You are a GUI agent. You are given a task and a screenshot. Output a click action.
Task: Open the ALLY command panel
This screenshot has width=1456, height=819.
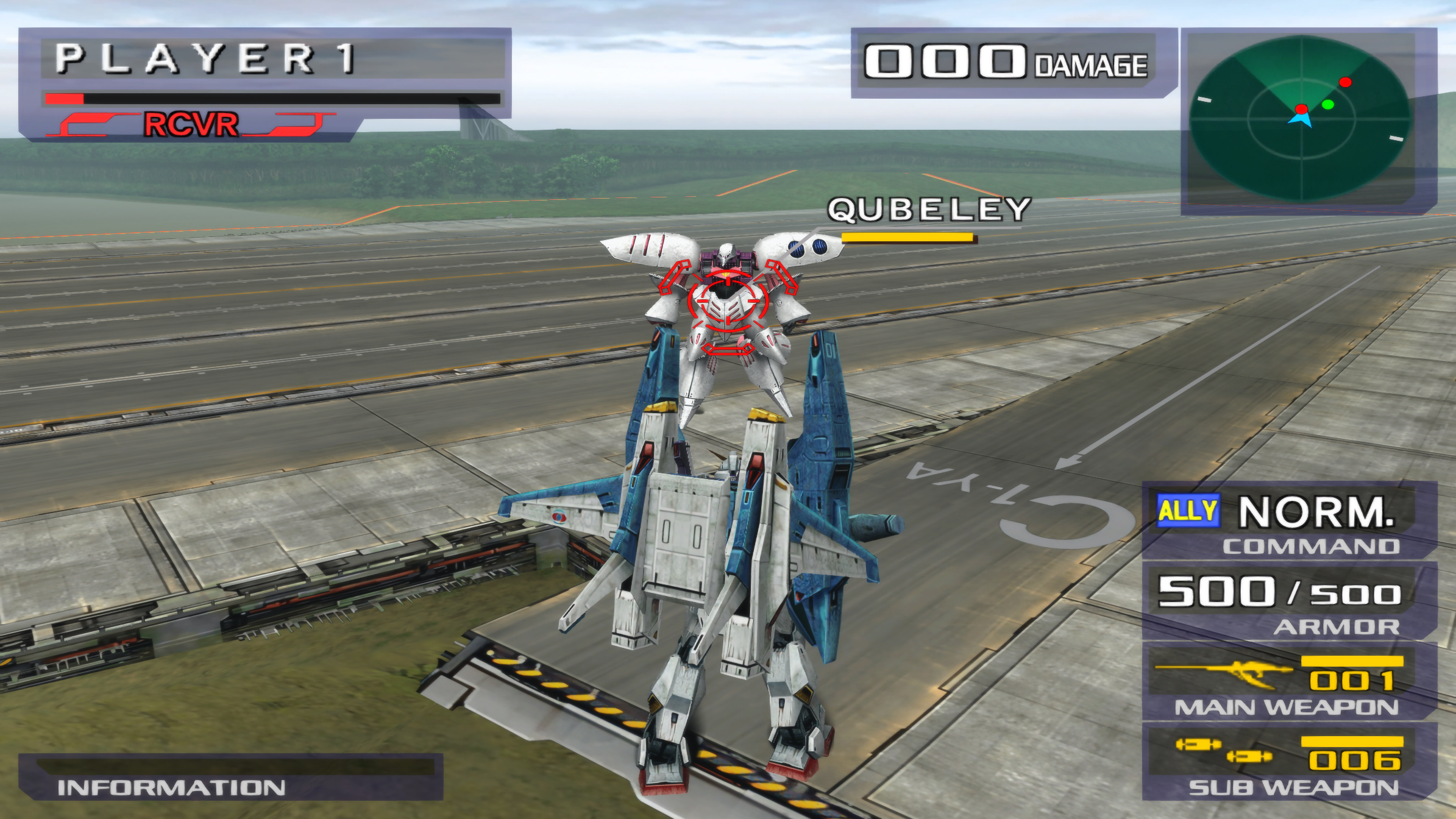point(1188,511)
